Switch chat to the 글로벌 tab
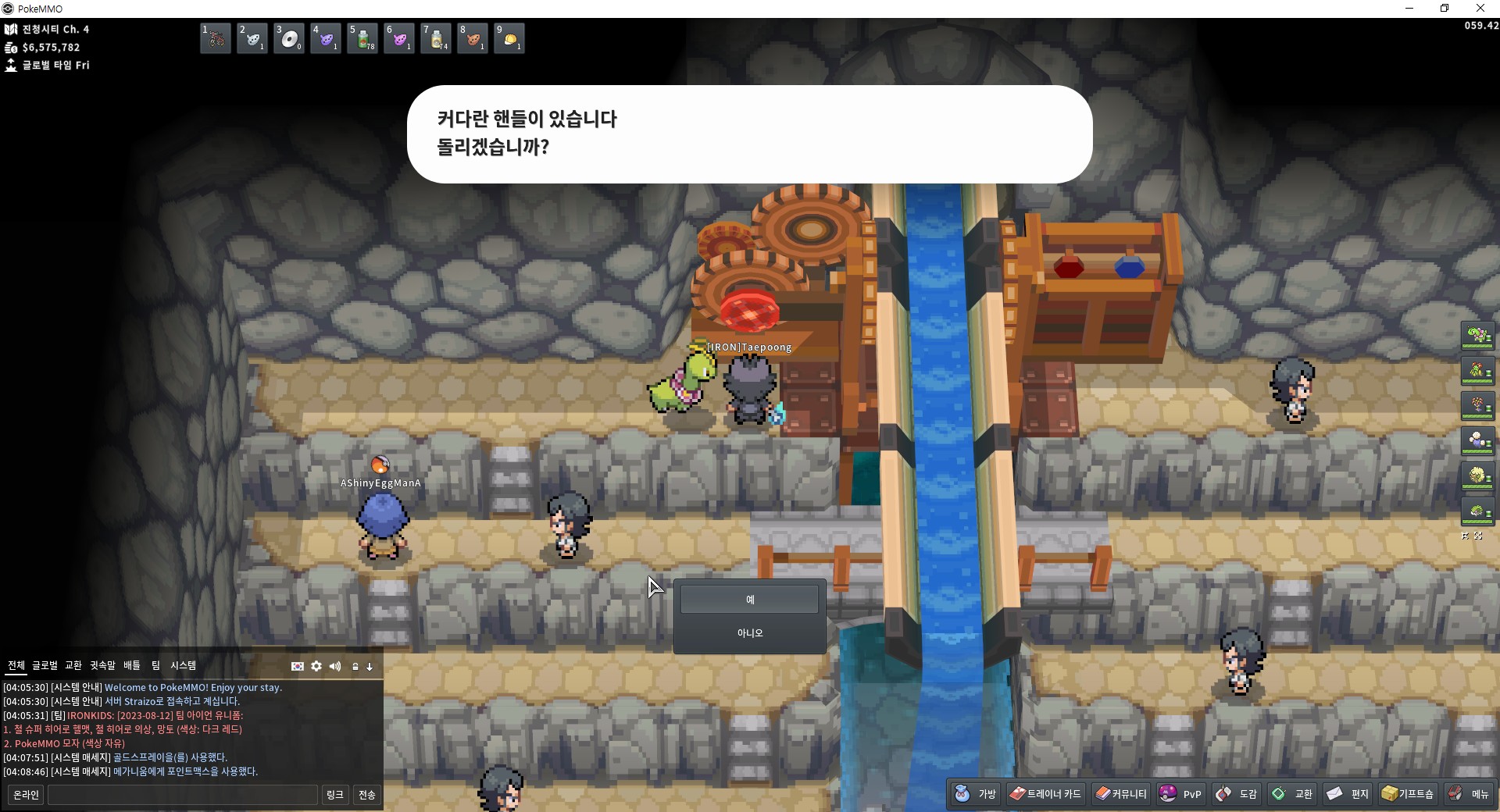 (45, 665)
